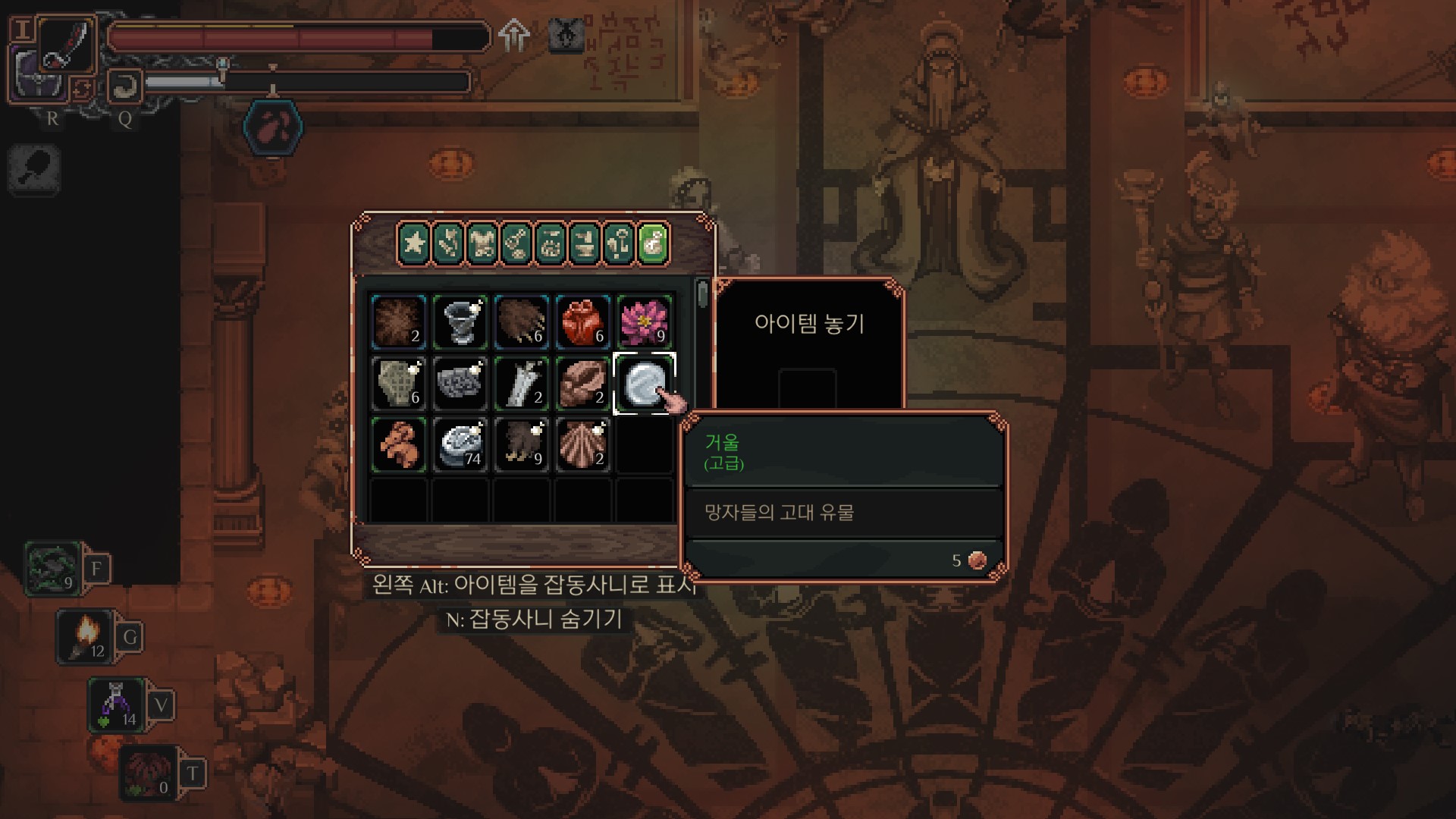Viewport: 1456px width, 819px height.
Task: Select the pink lotus flower slot
Action: pyautogui.click(x=644, y=322)
